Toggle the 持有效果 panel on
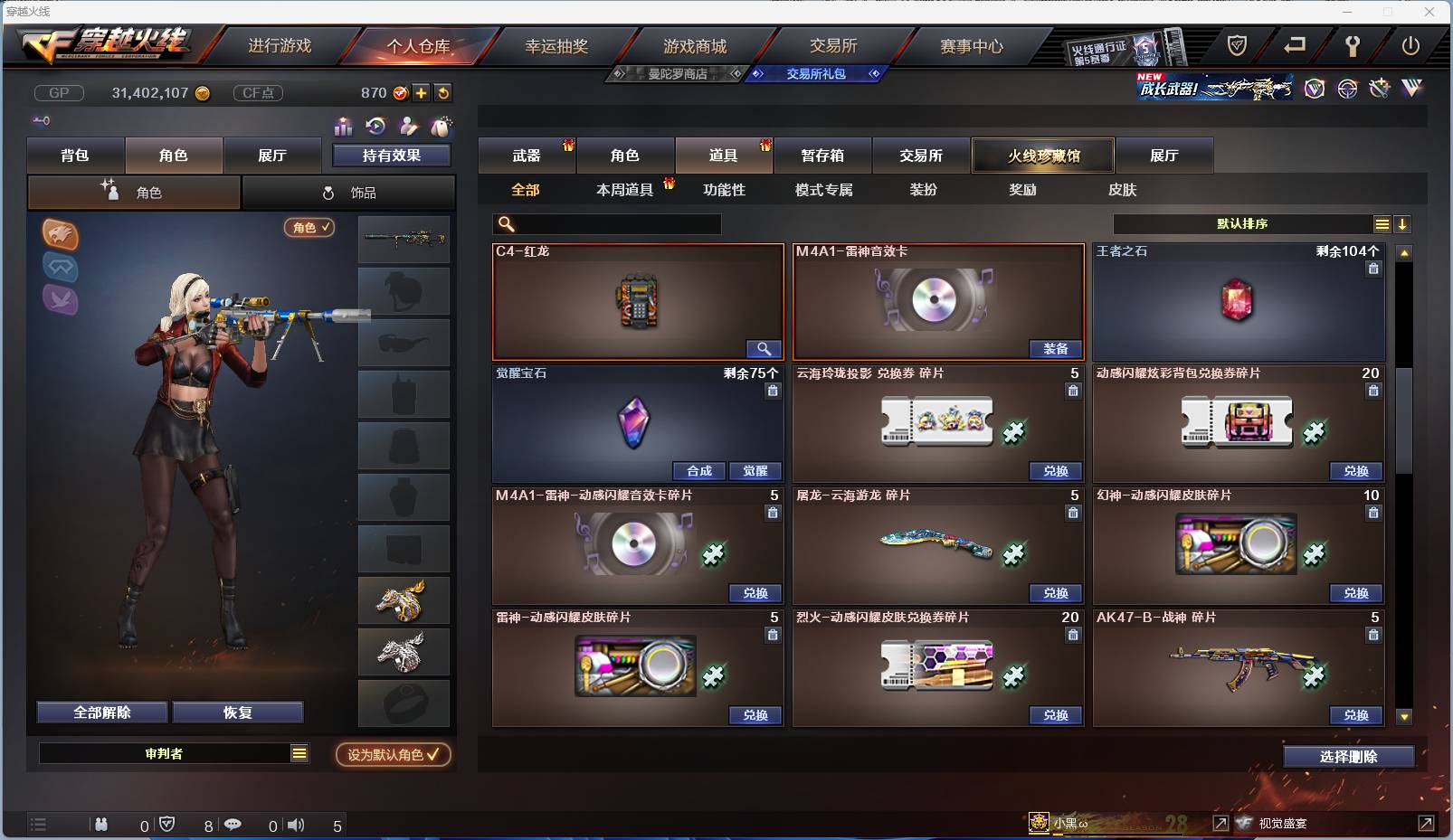 coord(393,155)
